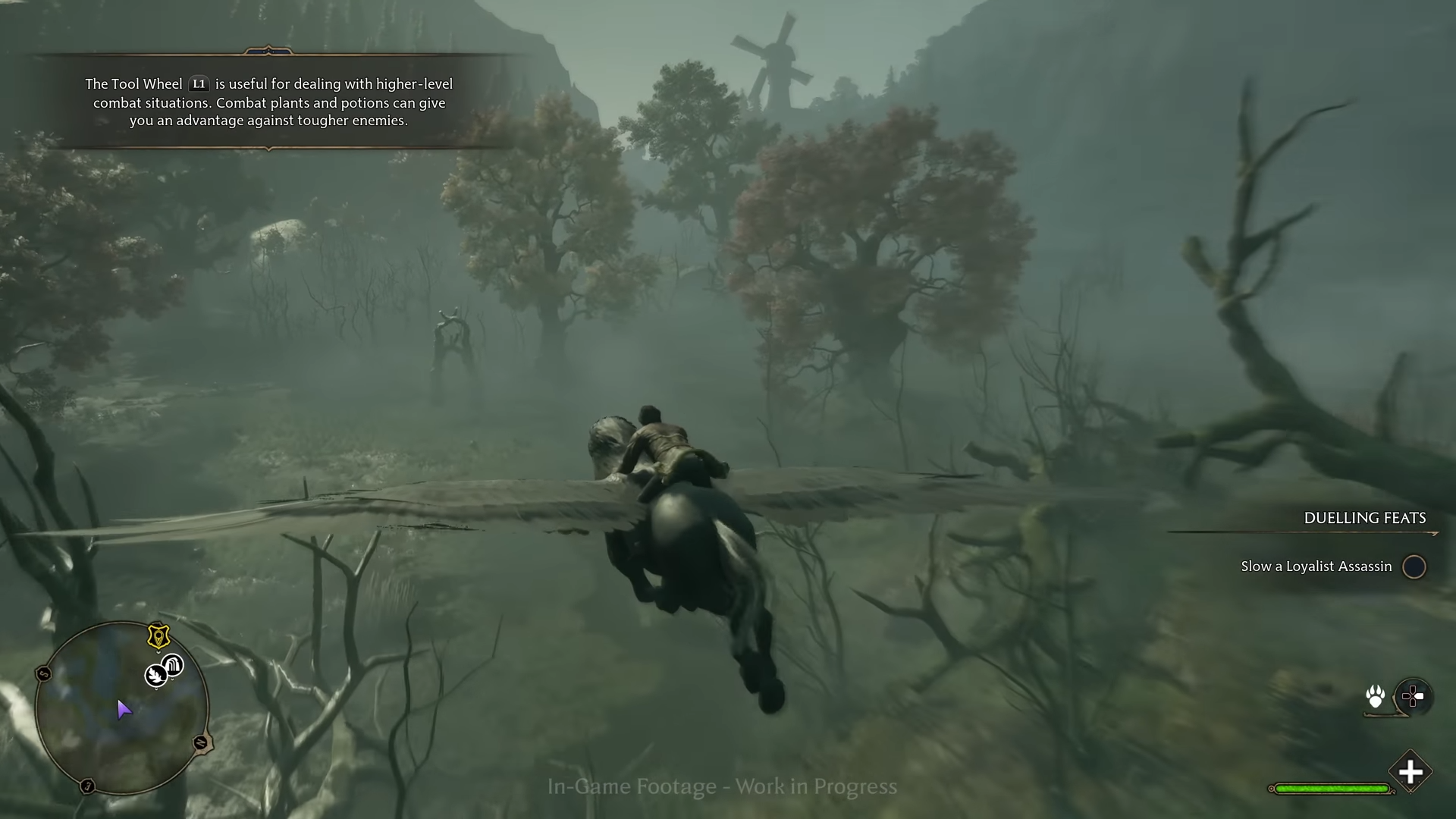1456x819 pixels.
Task: Click the diamond healing potion plus icon
Action: pos(1411,772)
